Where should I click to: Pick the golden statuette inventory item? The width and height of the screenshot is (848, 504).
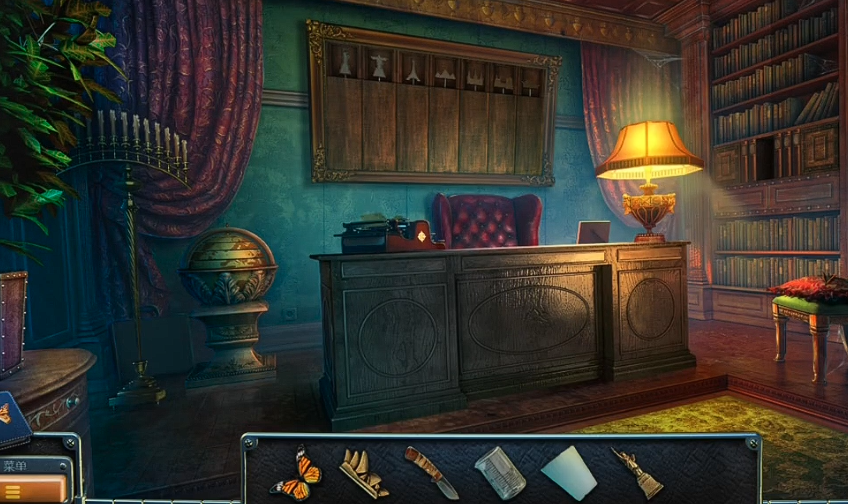tap(636, 472)
